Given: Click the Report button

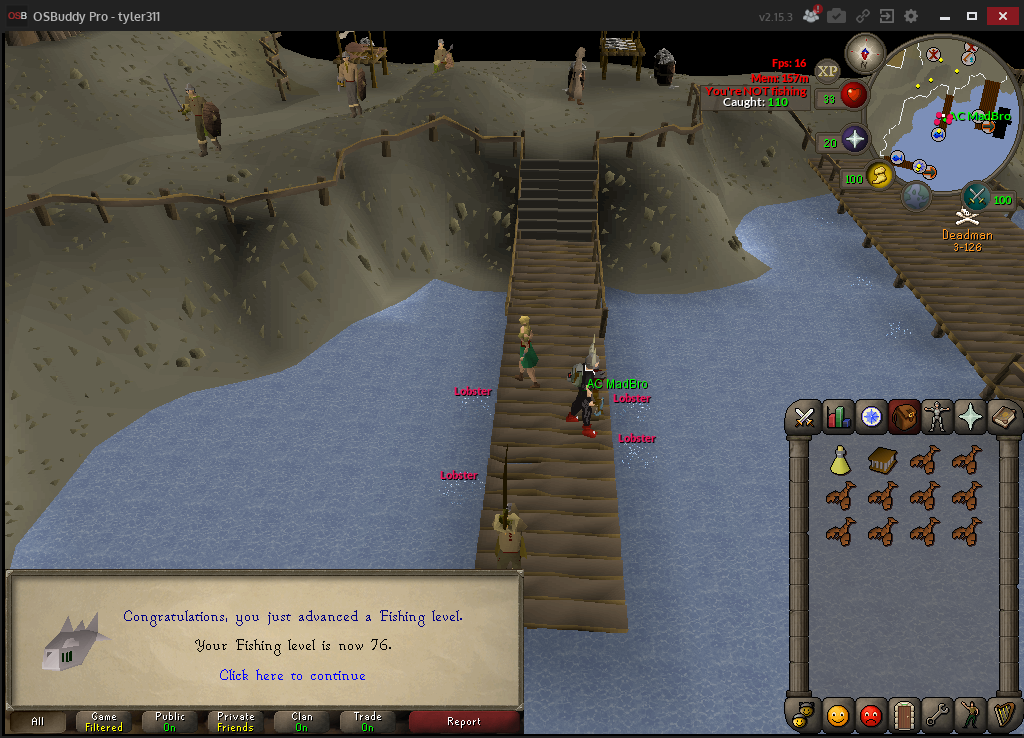Looking at the screenshot, I should tap(464, 721).
